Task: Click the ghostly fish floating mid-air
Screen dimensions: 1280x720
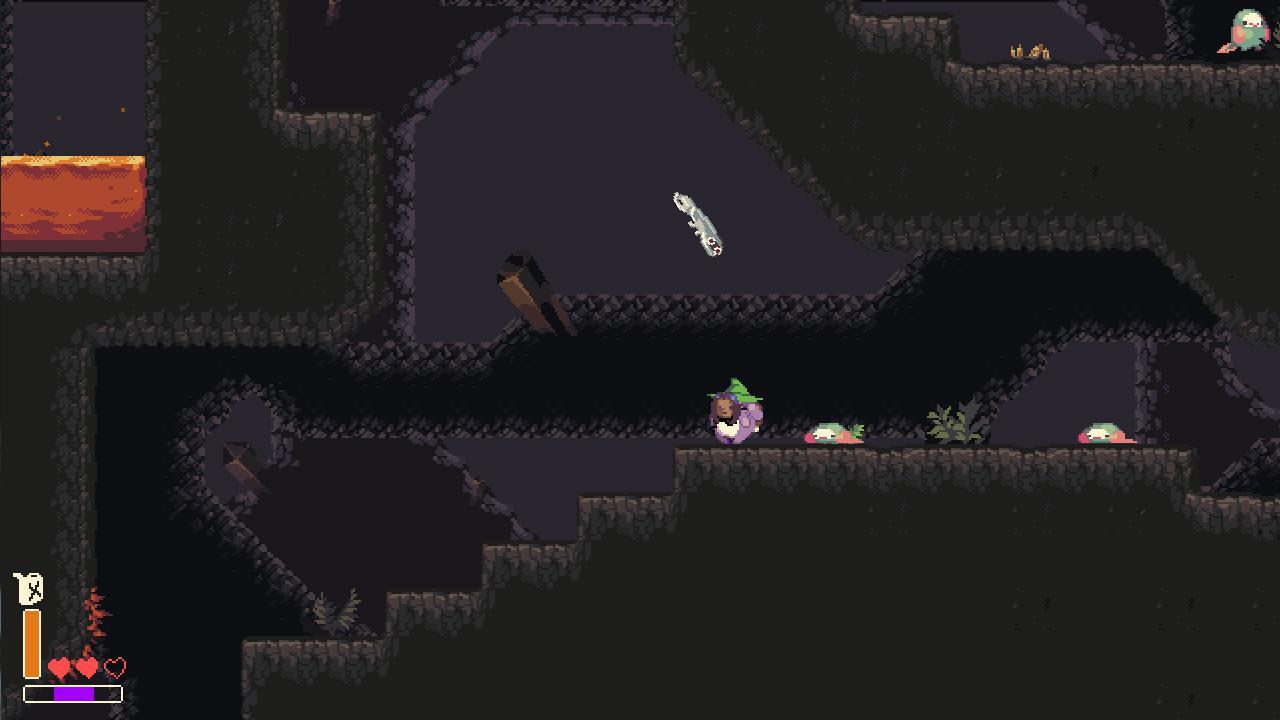Action: pos(697,225)
